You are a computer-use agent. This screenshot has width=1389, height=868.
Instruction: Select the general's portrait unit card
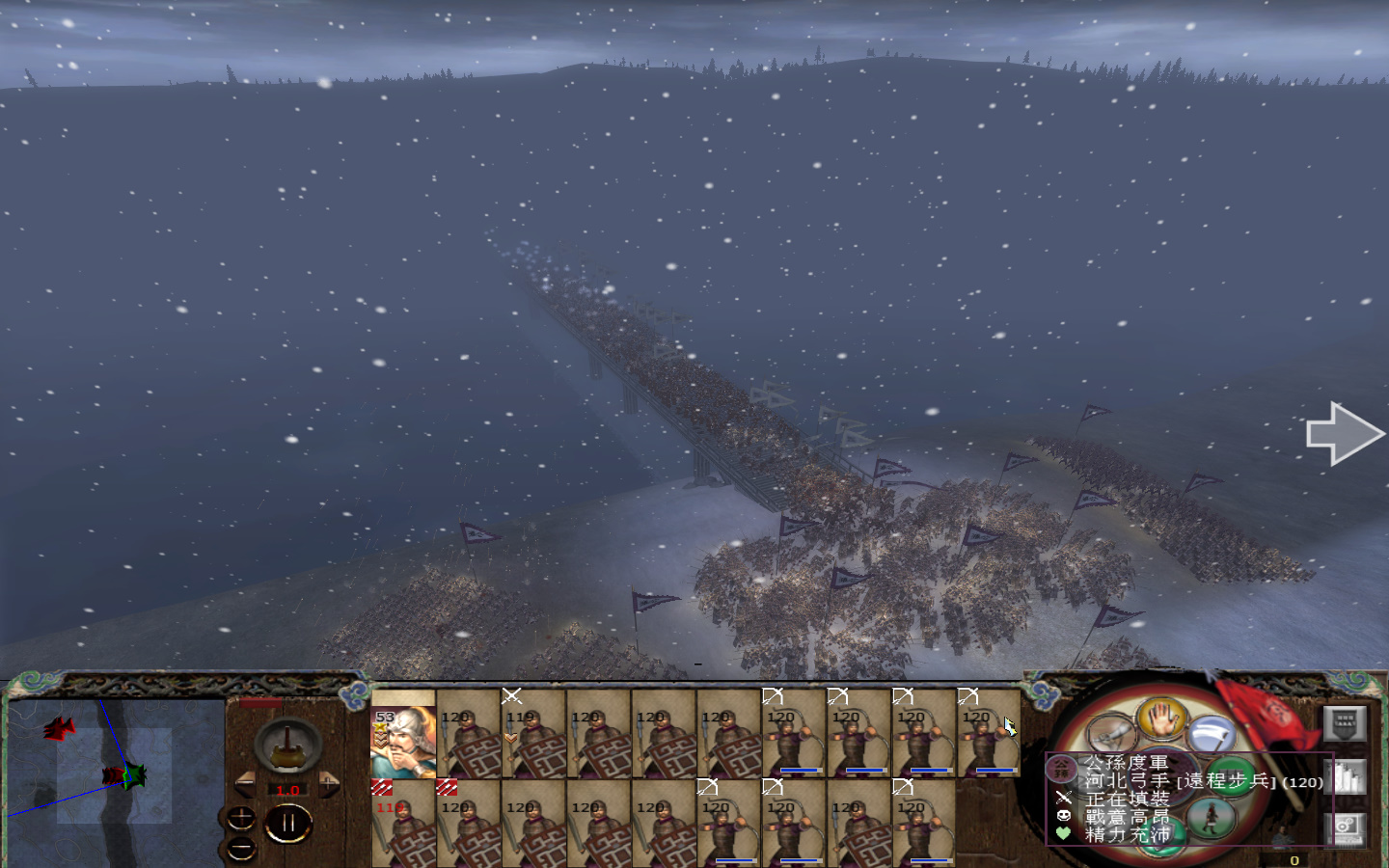pos(403,735)
